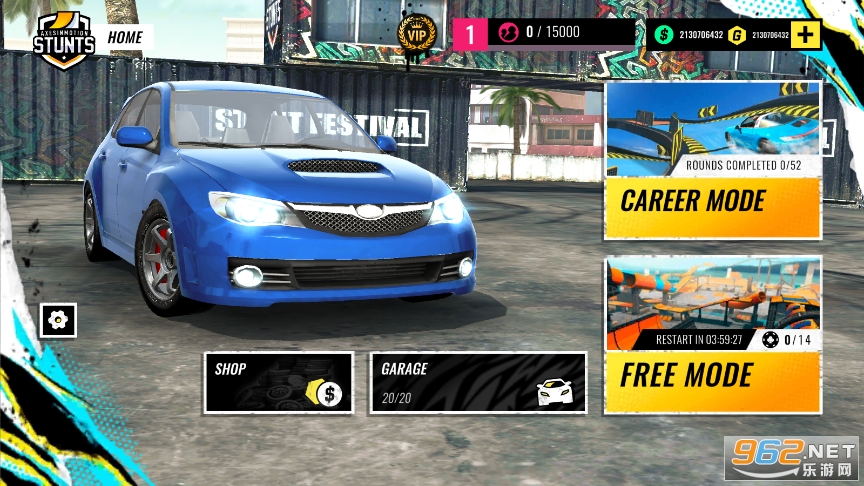Screen dimensions: 864x486
Task: Open the VIP badge
Action: point(416,34)
